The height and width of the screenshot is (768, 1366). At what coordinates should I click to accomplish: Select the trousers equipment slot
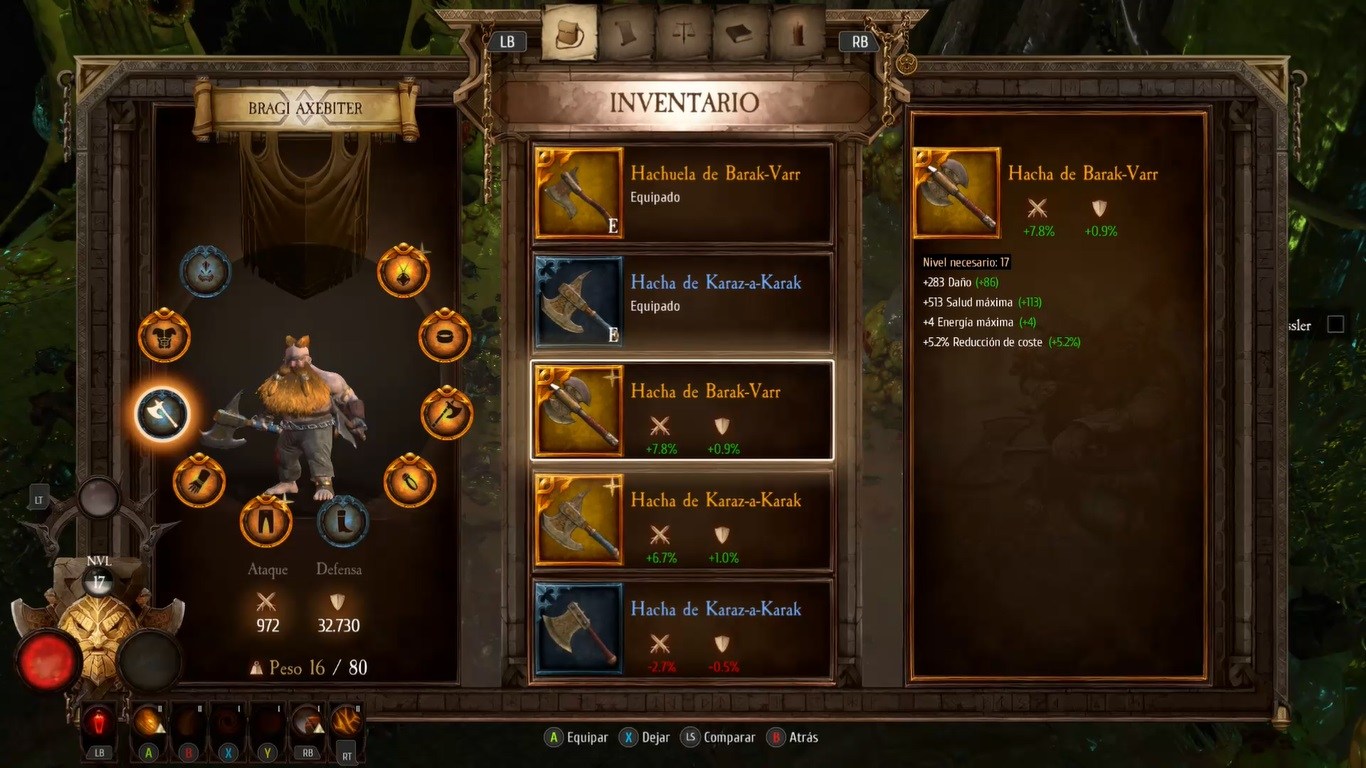(x=266, y=521)
